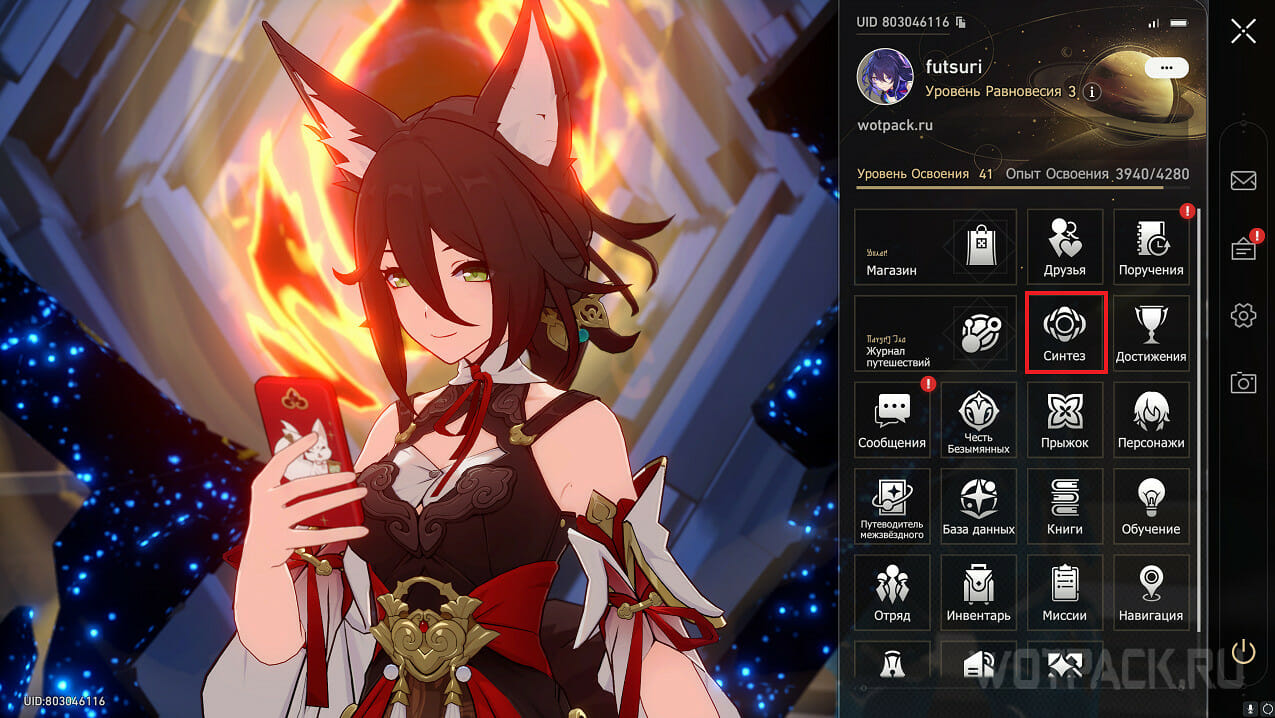
Task: Open the Инвентарь inventory
Action: (978, 592)
